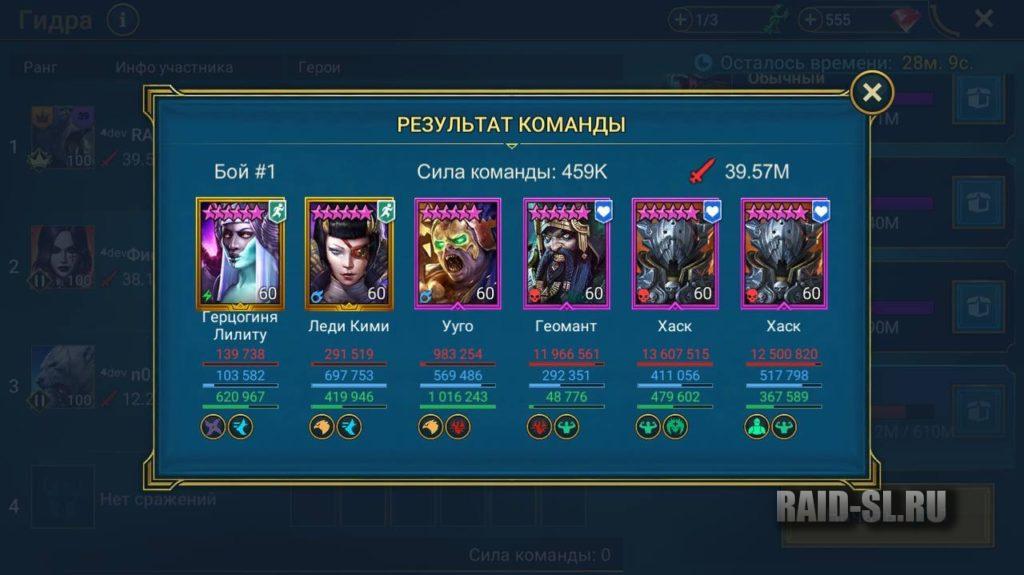
Task: Tap the Геомант hero card
Action: coord(567,252)
